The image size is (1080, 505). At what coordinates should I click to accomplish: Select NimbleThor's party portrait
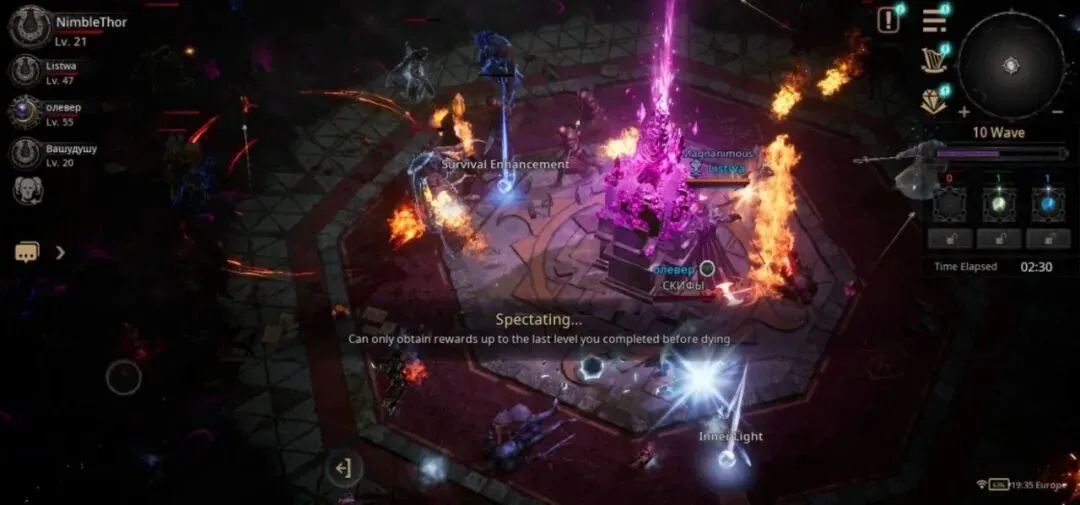tap(30, 26)
